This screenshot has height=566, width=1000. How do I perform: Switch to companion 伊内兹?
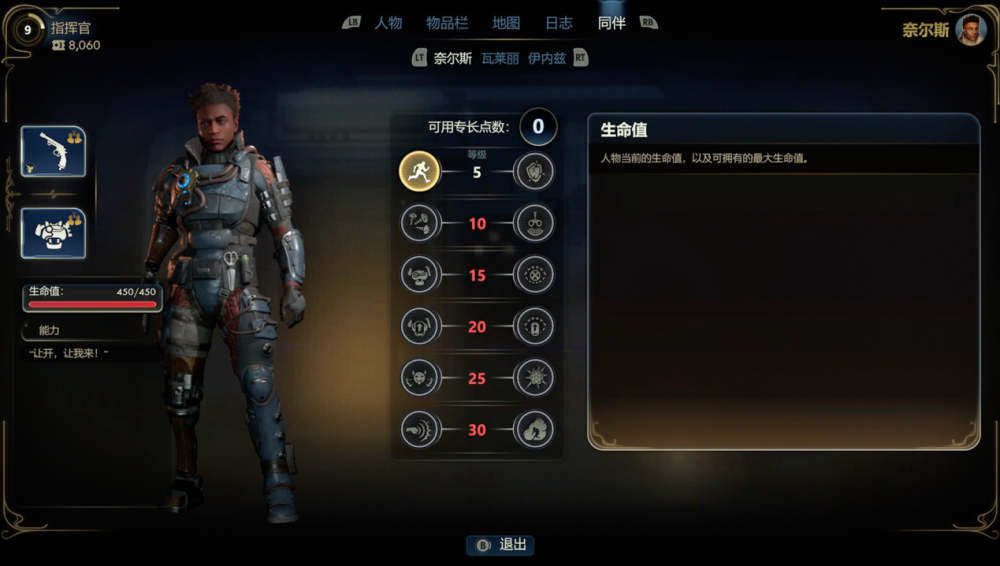coord(547,58)
